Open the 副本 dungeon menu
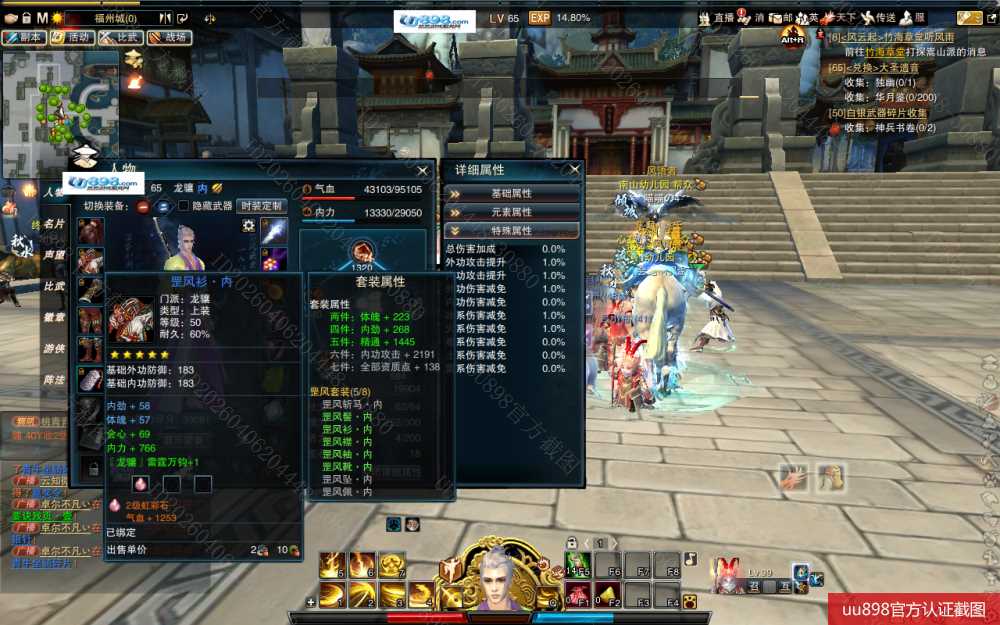1000x625 pixels. pos(24,37)
